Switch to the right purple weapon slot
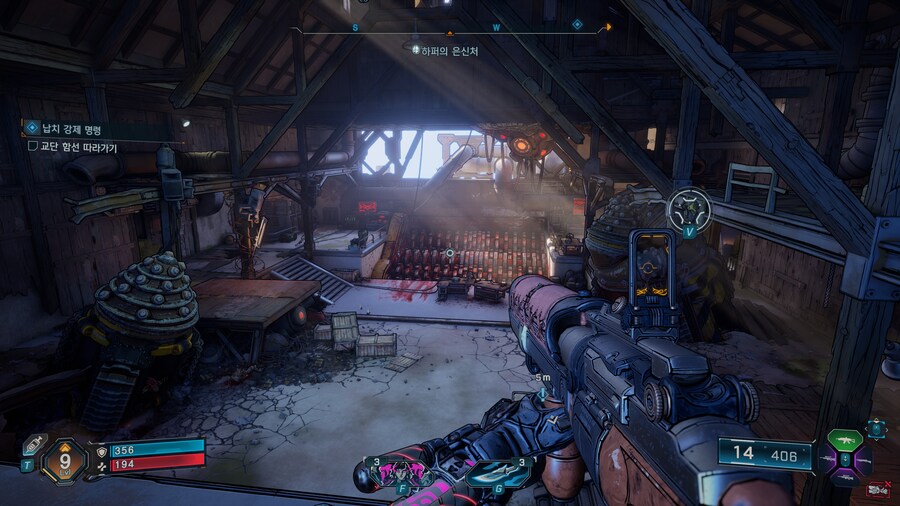900x506 pixels. pyautogui.click(x=863, y=461)
